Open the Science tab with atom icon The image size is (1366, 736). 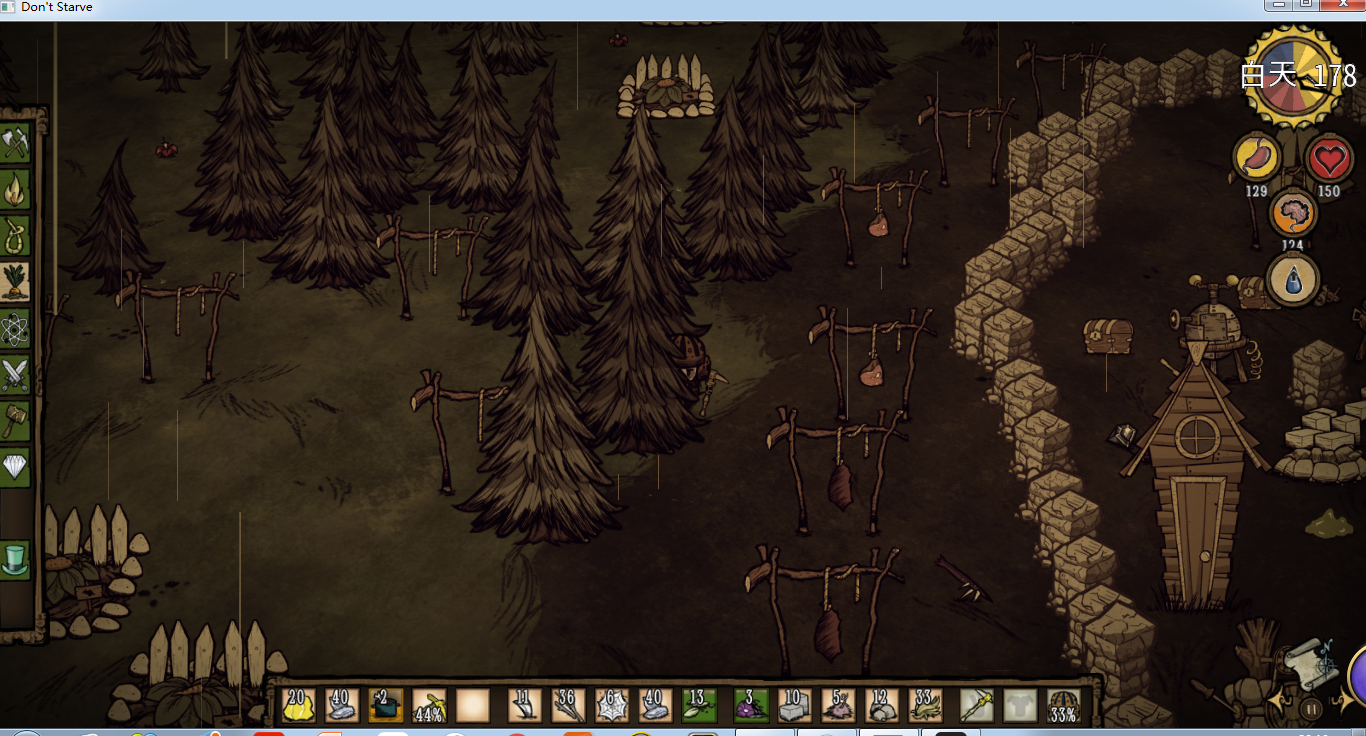[15, 328]
